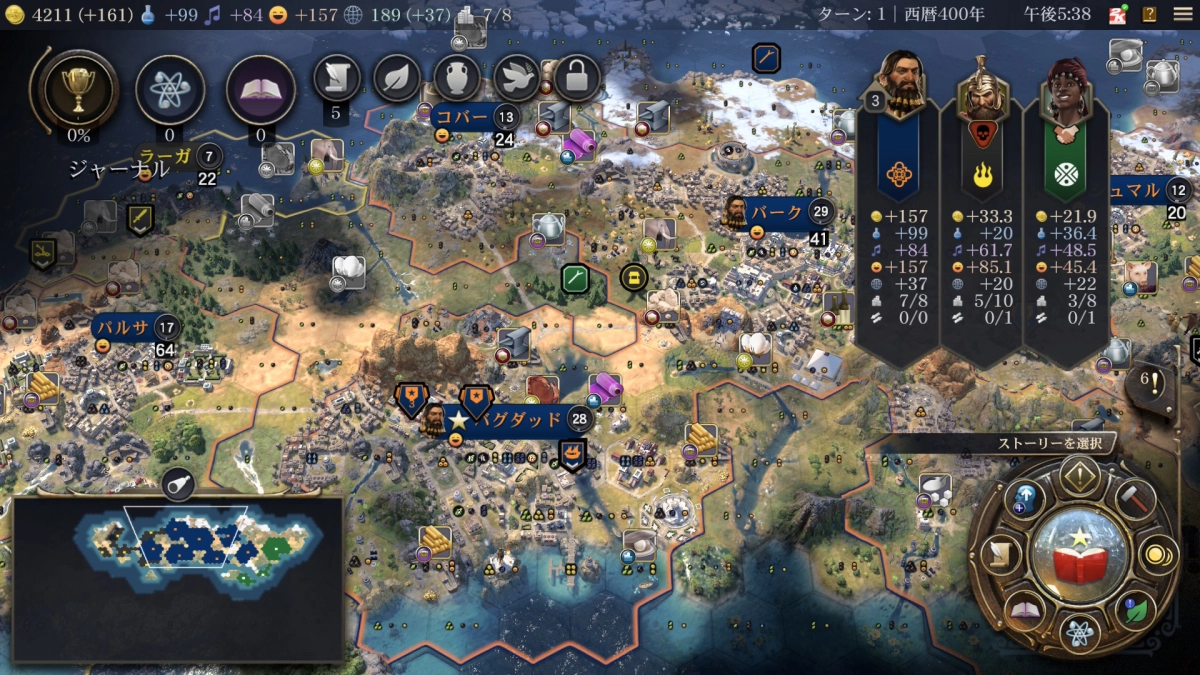Click the minimap to move the camera
Viewport: 1200px width, 675px height.
click(178, 547)
